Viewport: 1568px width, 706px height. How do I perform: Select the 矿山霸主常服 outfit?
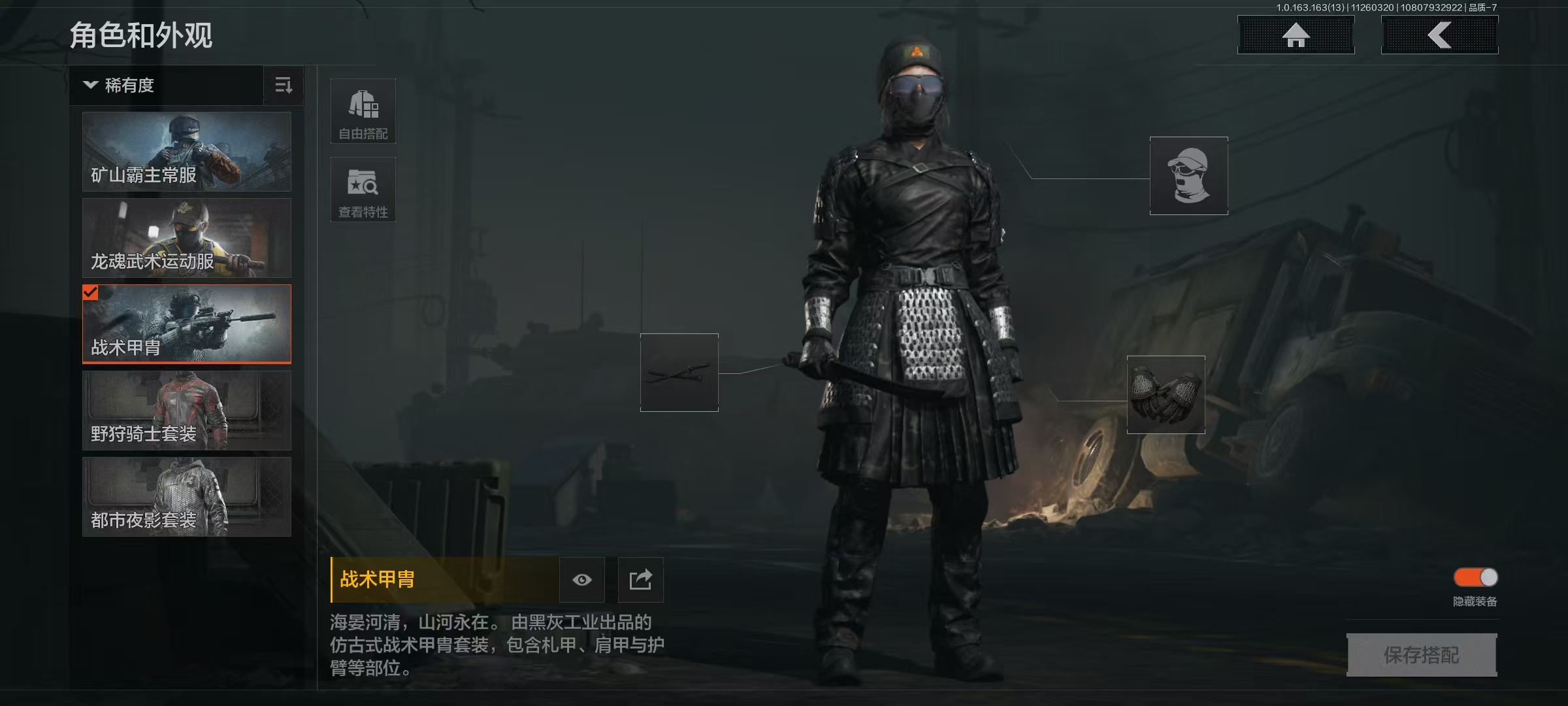tap(187, 152)
